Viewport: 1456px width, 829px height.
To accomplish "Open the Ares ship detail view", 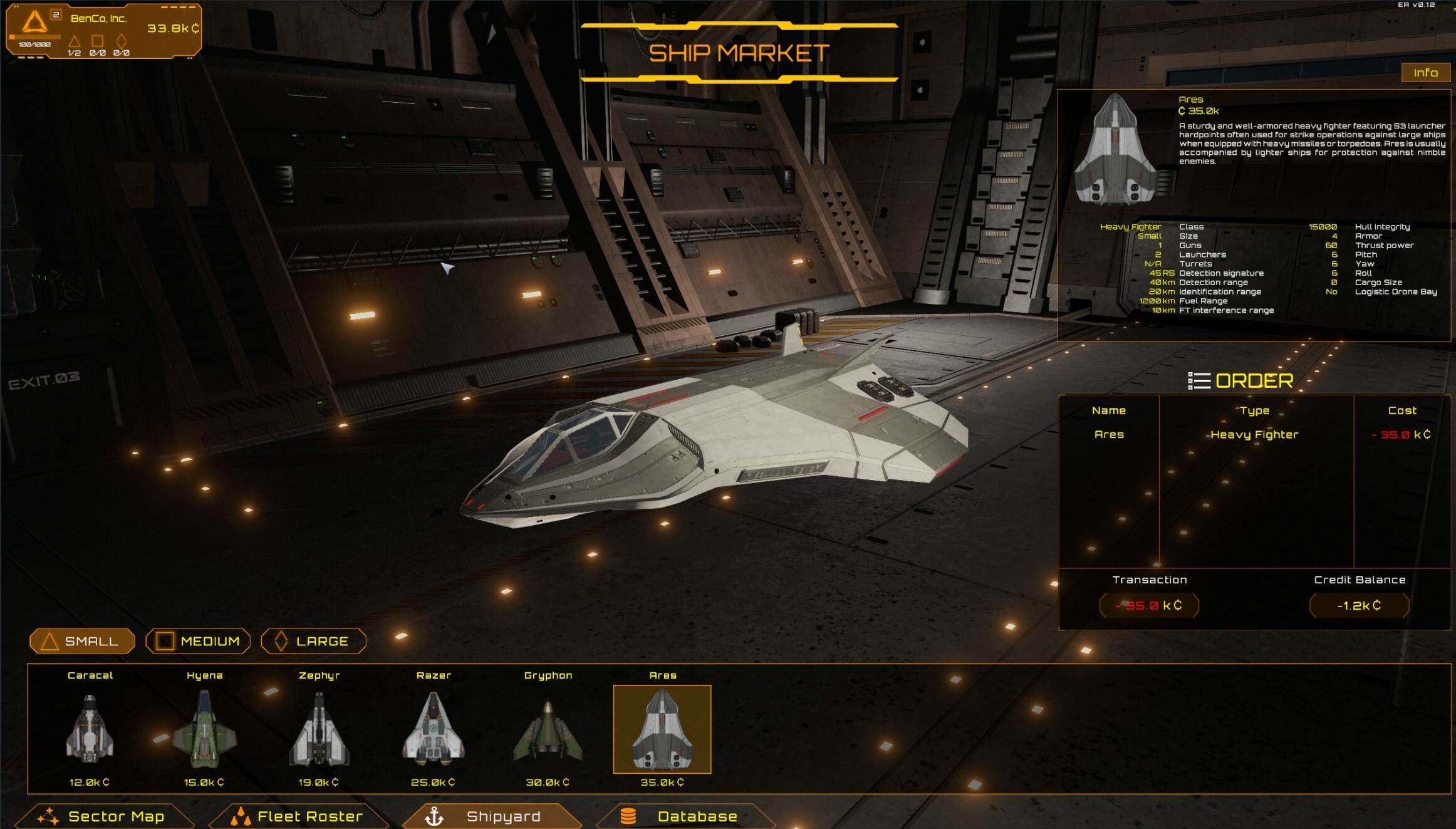I will 663,729.
